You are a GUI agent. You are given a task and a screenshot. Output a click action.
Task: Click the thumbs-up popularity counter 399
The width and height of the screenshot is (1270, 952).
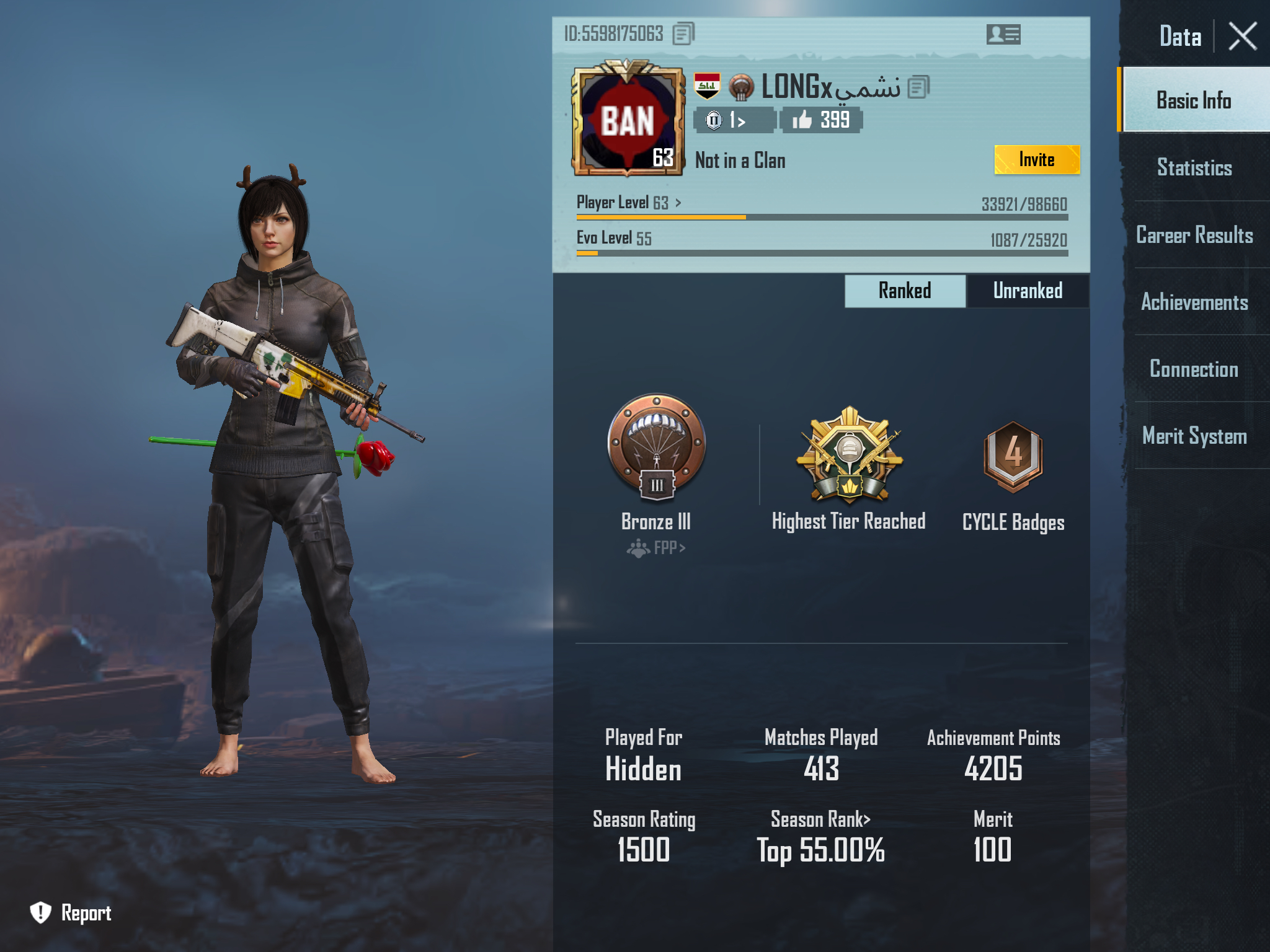click(x=820, y=121)
